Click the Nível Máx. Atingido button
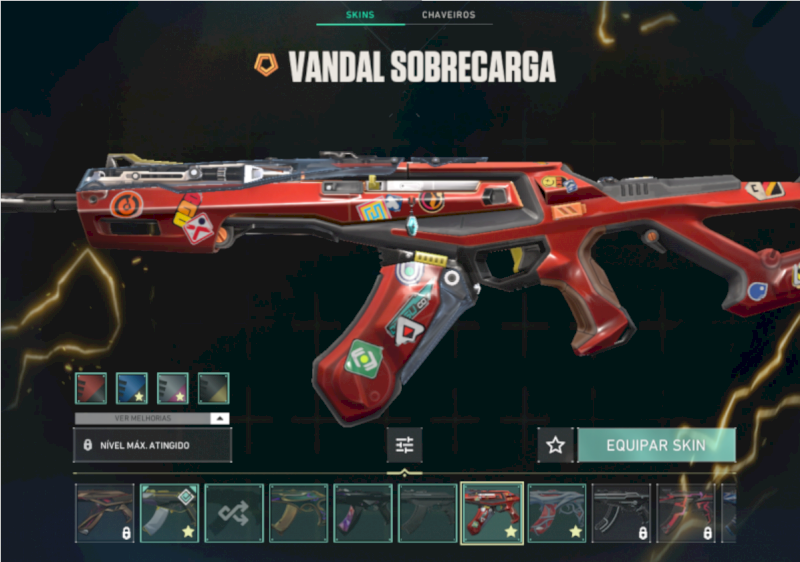The width and height of the screenshot is (800, 562). [x=152, y=445]
